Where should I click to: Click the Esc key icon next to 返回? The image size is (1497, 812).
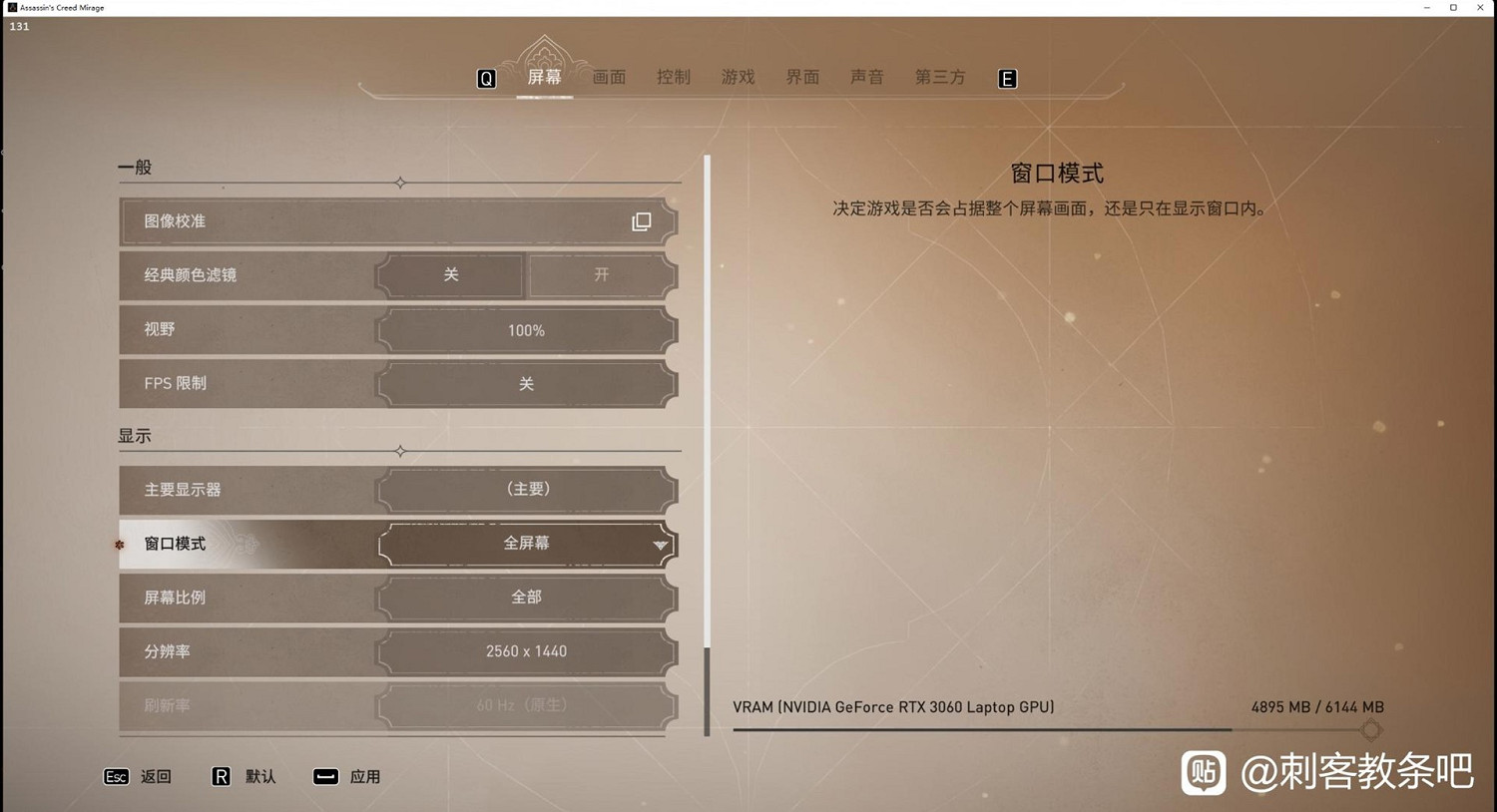116,776
